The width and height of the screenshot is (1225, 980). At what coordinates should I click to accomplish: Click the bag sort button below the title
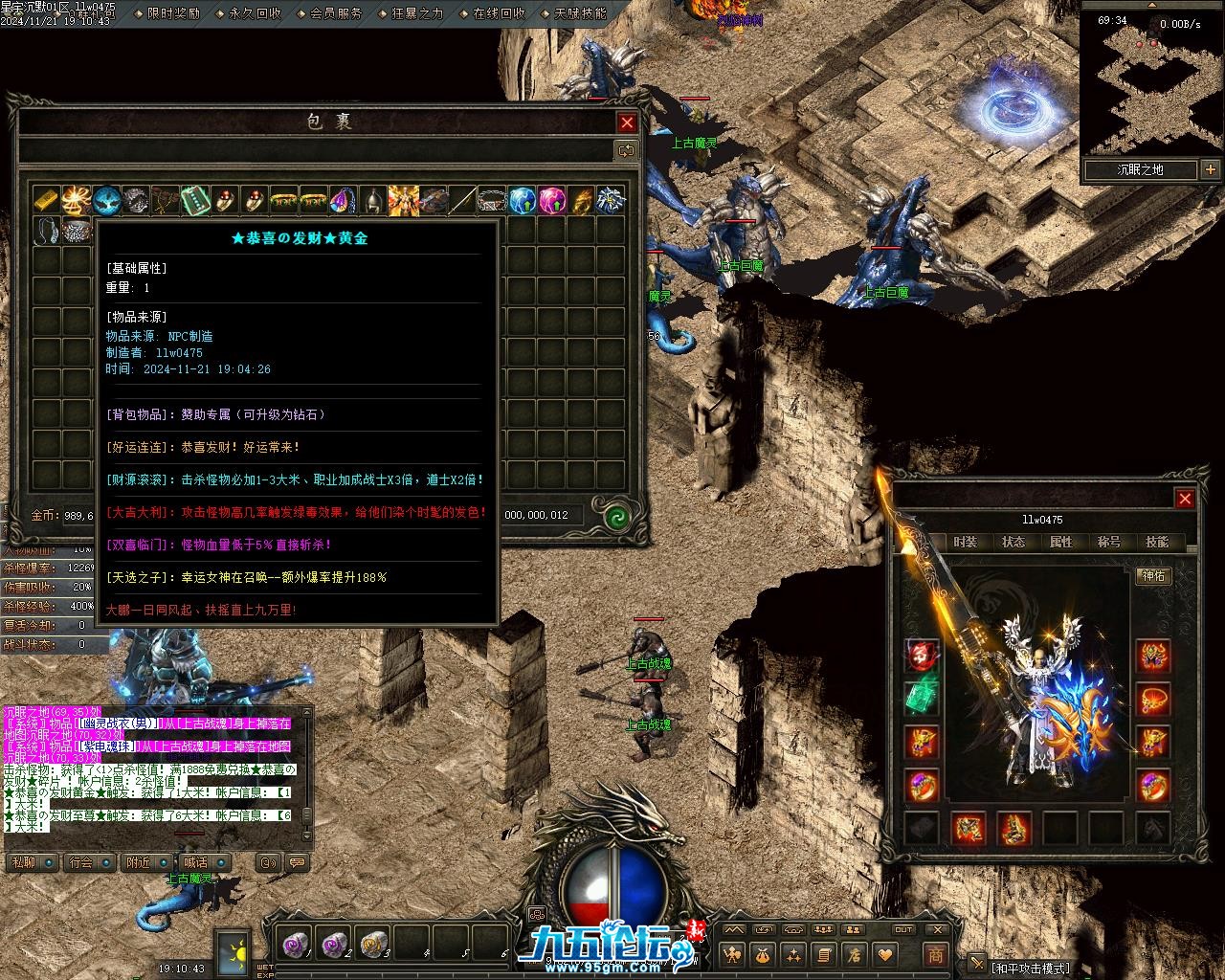[x=626, y=150]
